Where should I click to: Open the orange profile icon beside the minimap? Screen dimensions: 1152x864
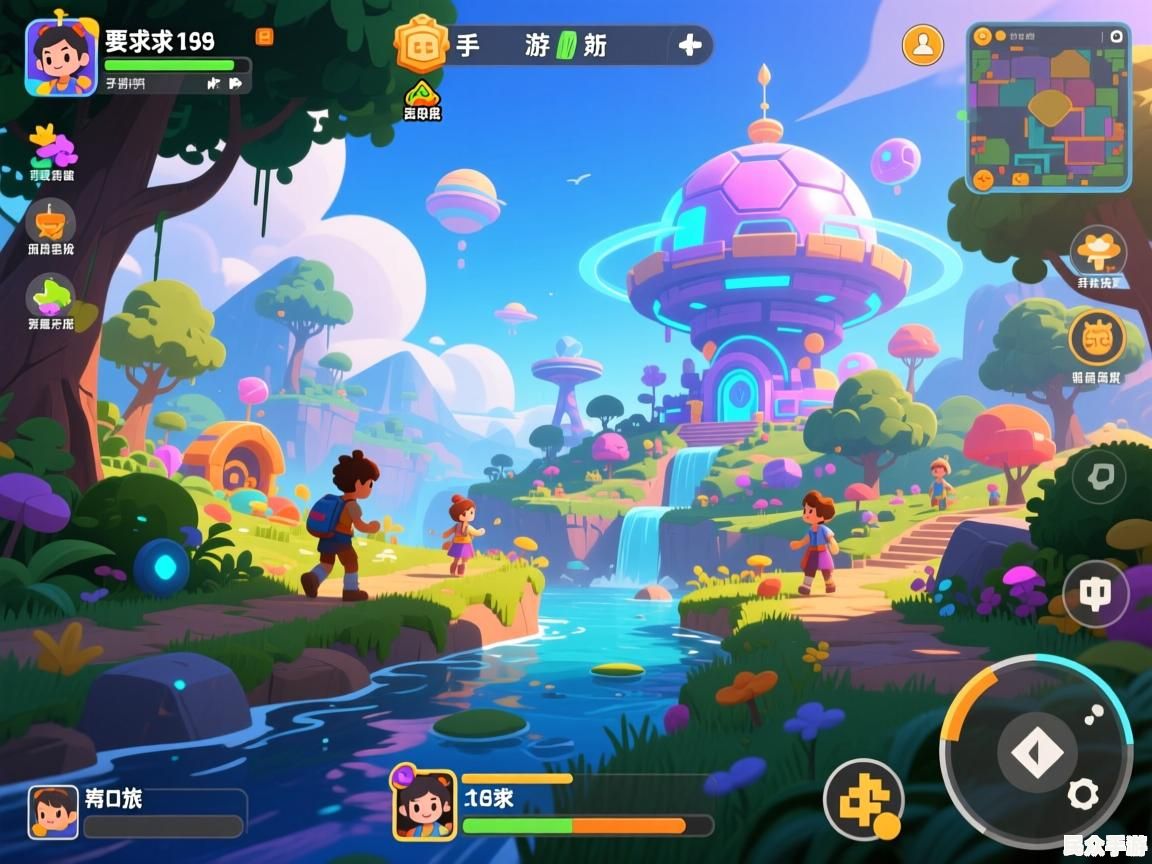(922, 44)
